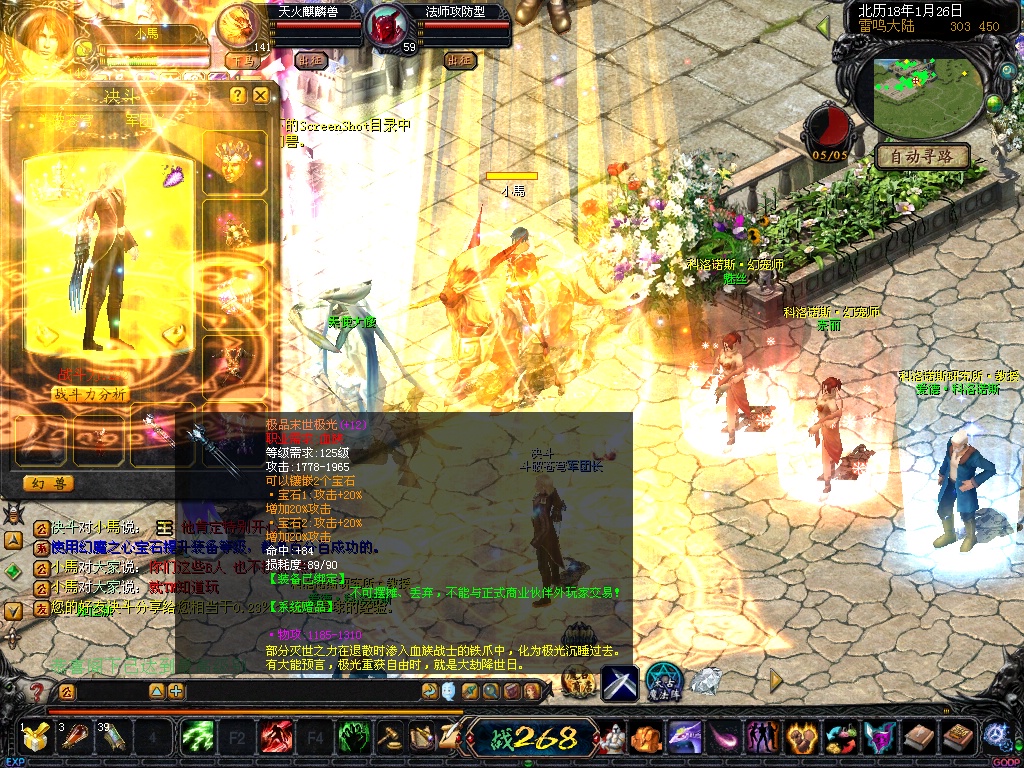Open the 魔法阵 magic circle icon
The height and width of the screenshot is (768, 1024).
[x=663, y=681]
